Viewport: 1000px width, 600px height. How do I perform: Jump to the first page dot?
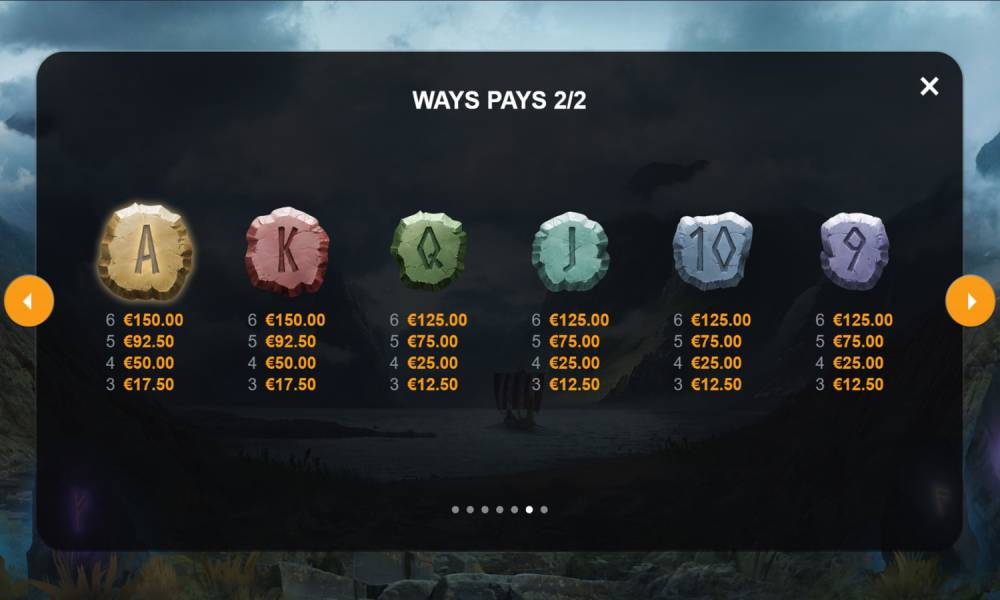point(455,509)
